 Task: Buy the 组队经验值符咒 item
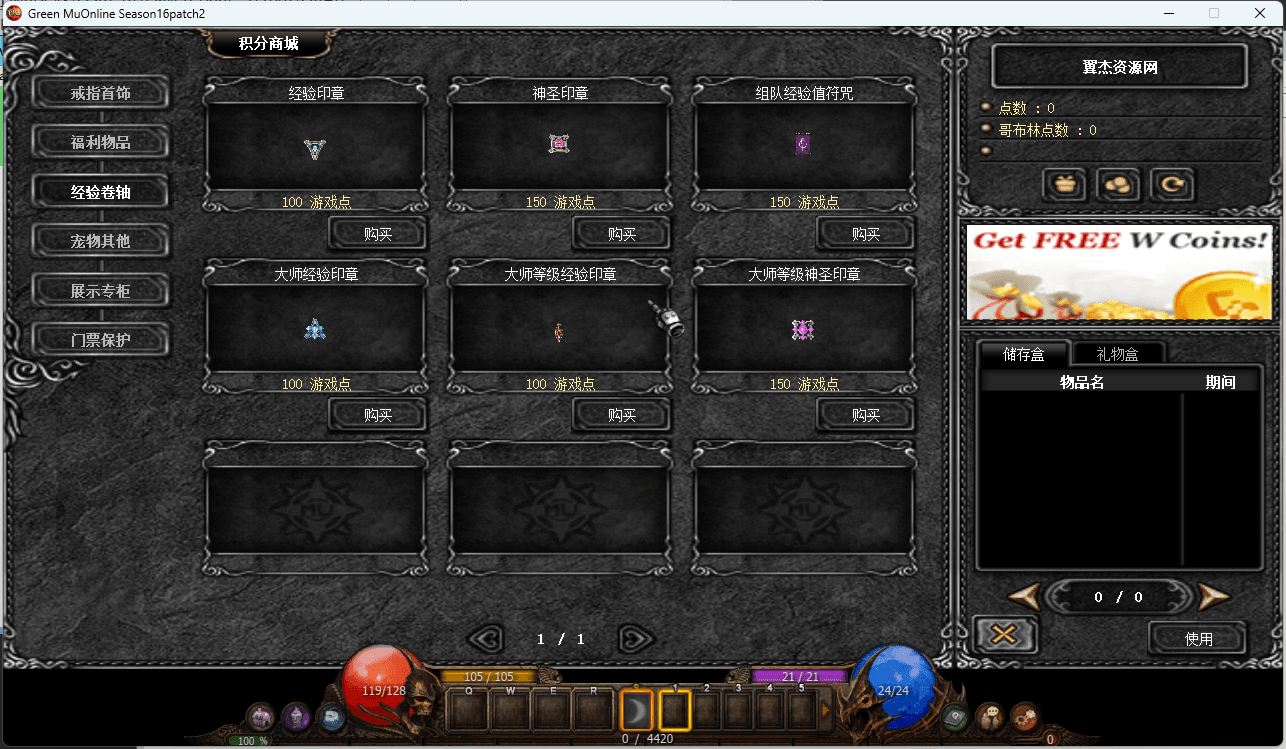point(866,234)
